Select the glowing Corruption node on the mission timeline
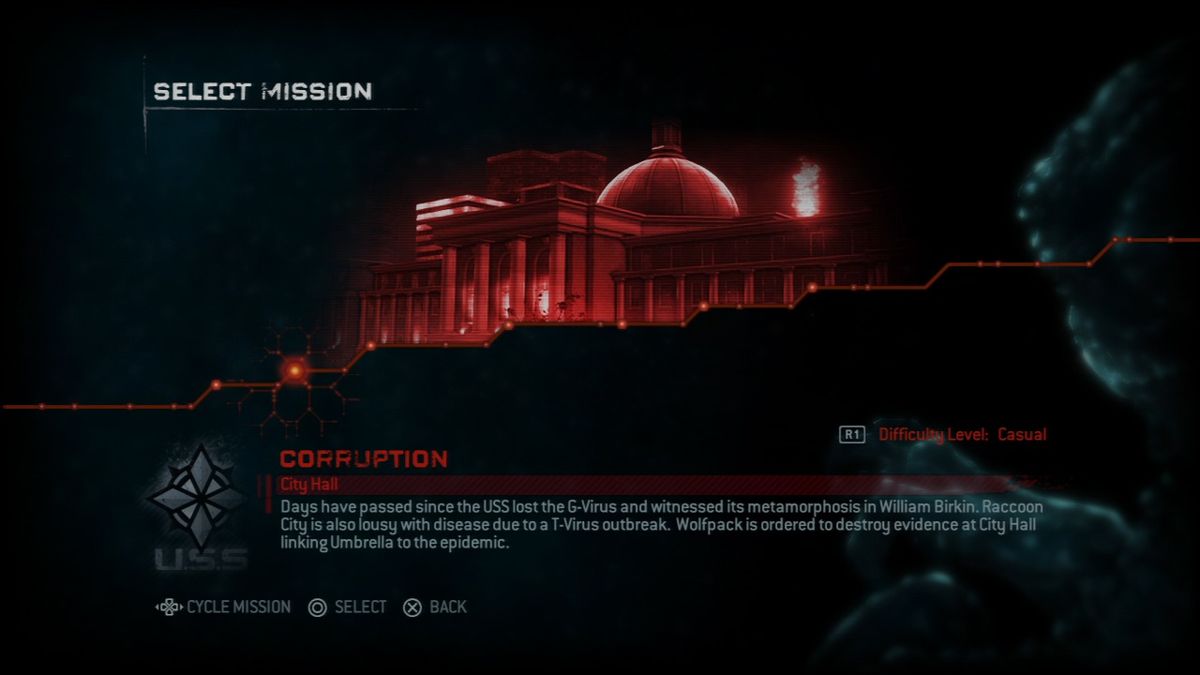1200x675 pixels. pos(295,371)
